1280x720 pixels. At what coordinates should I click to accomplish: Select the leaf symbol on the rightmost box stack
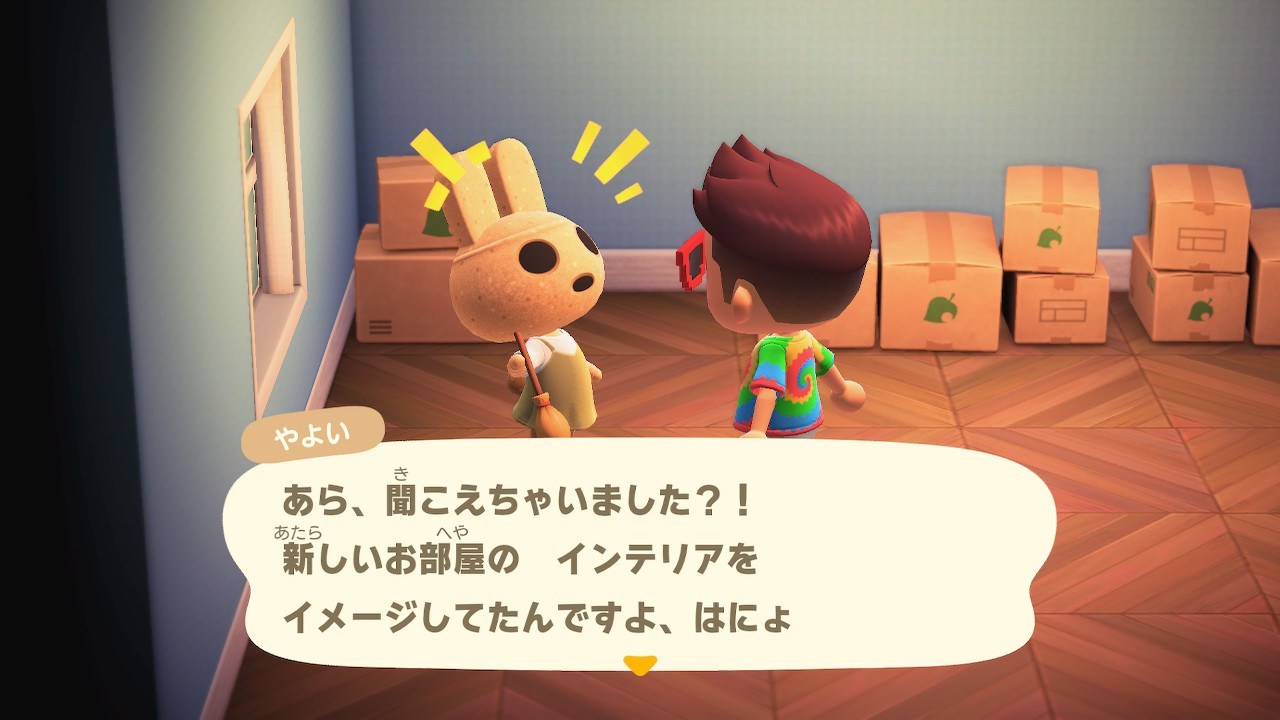tap(1203, 311)
